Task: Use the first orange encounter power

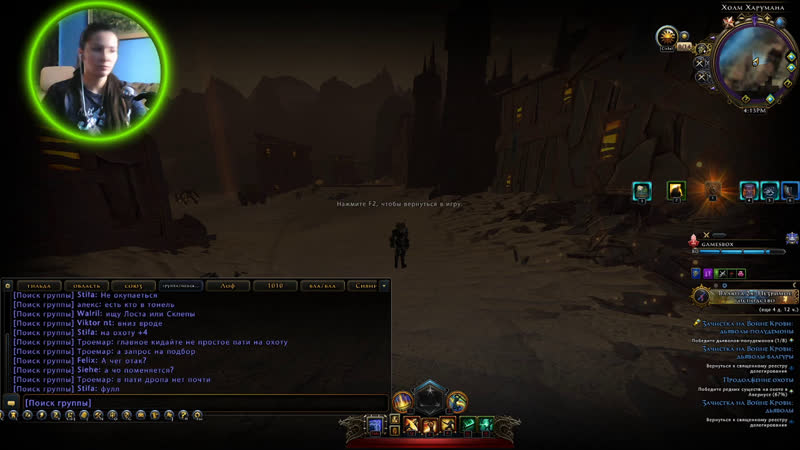Action: click(x=412, y=426)
